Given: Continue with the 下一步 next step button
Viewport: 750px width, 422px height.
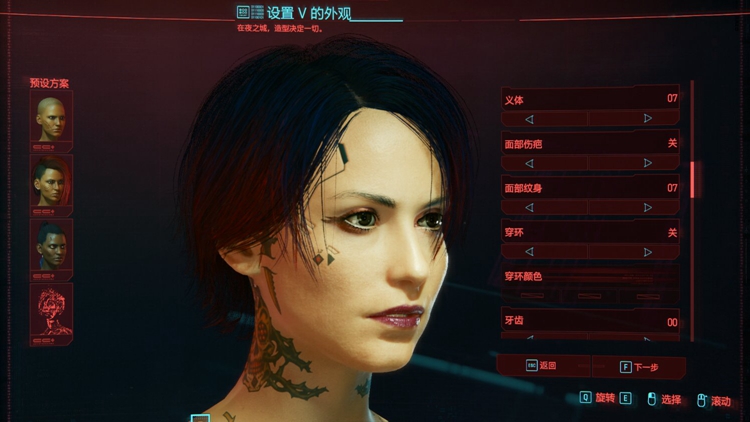Looking at the screenshot, I should pyautogui.click(x=640, y=367).
